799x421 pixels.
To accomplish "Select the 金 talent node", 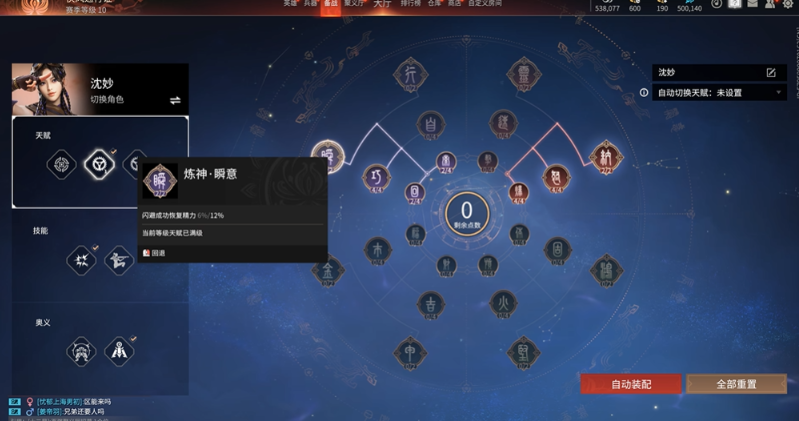I will tap(327, 268).
